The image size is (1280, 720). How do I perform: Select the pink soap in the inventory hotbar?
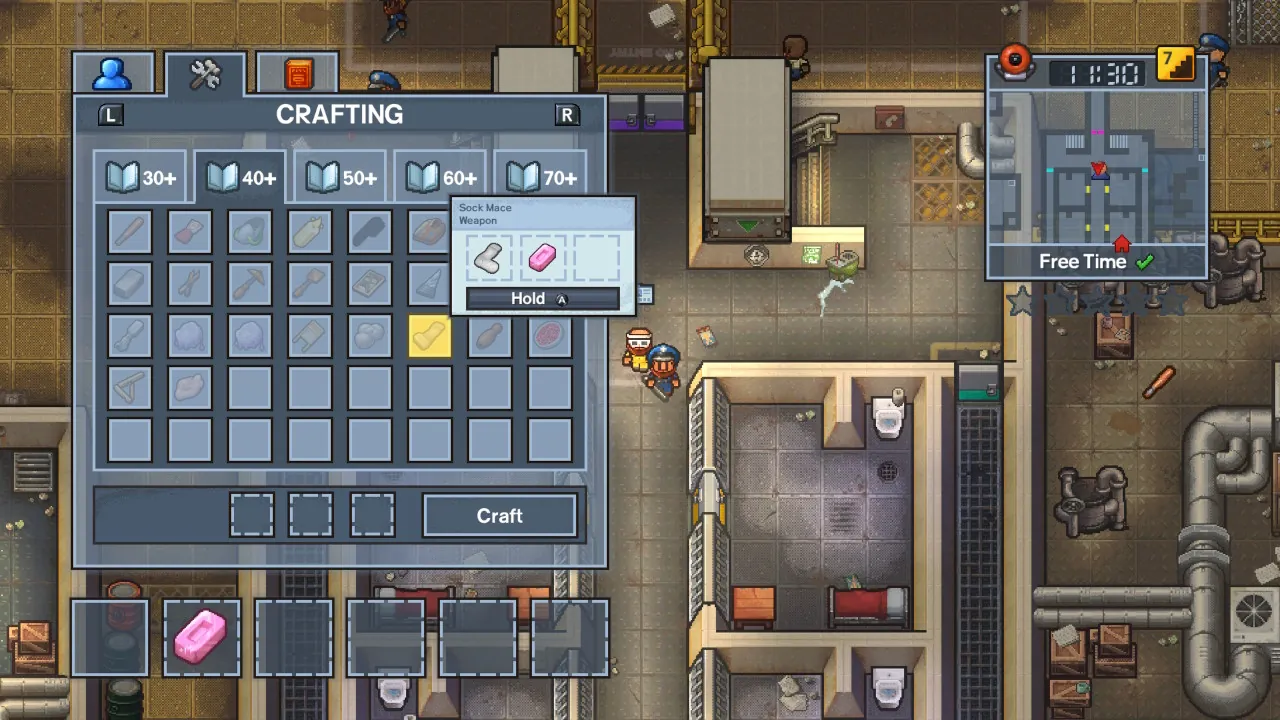(200, 637)
